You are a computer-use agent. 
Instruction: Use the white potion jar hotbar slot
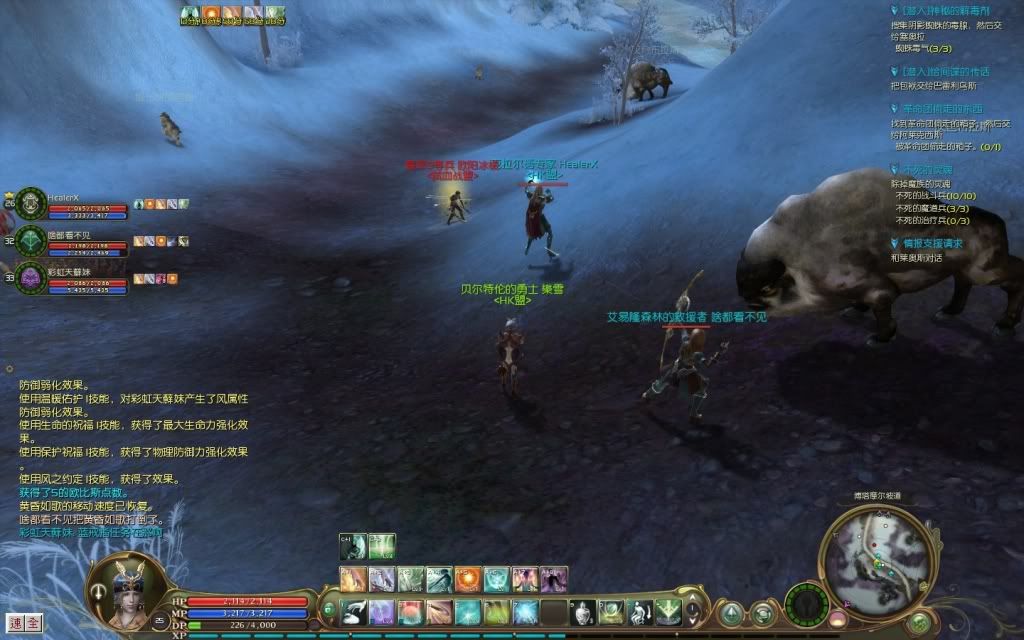pos(583,611)
